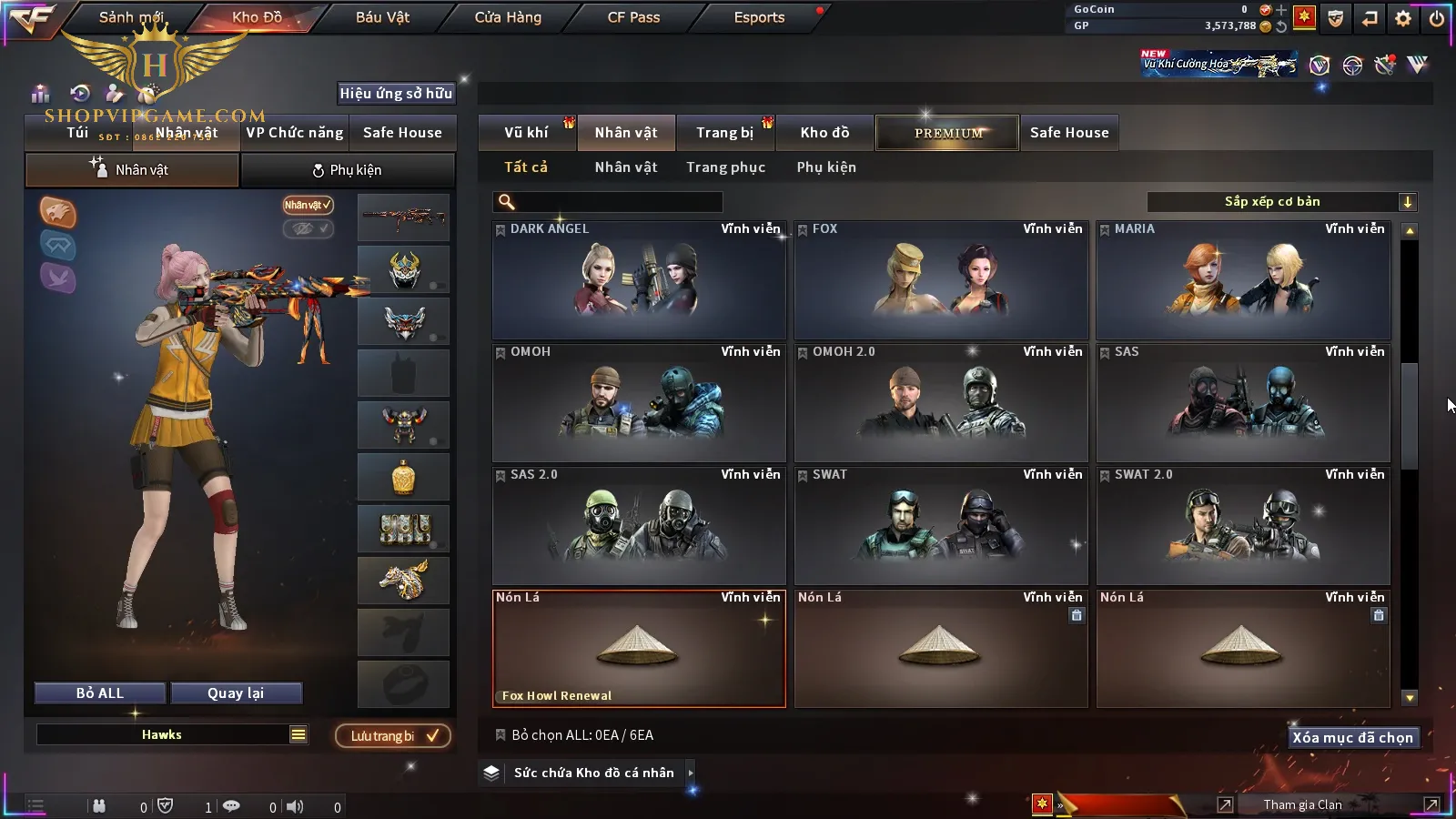Choose the SWAT 2.0 character card
Image resolution: width=1456 pixels, height=819 pixels.
pyautogui.click(x=1243, y=526)
